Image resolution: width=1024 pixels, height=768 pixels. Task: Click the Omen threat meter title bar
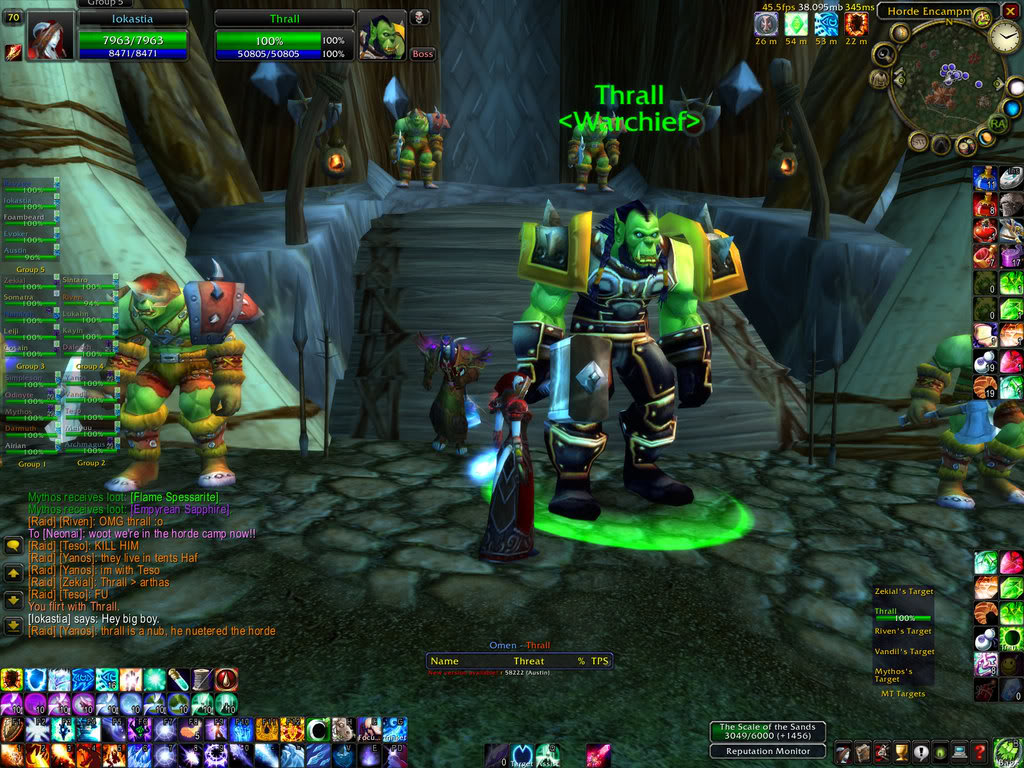(x=519, y=645)
